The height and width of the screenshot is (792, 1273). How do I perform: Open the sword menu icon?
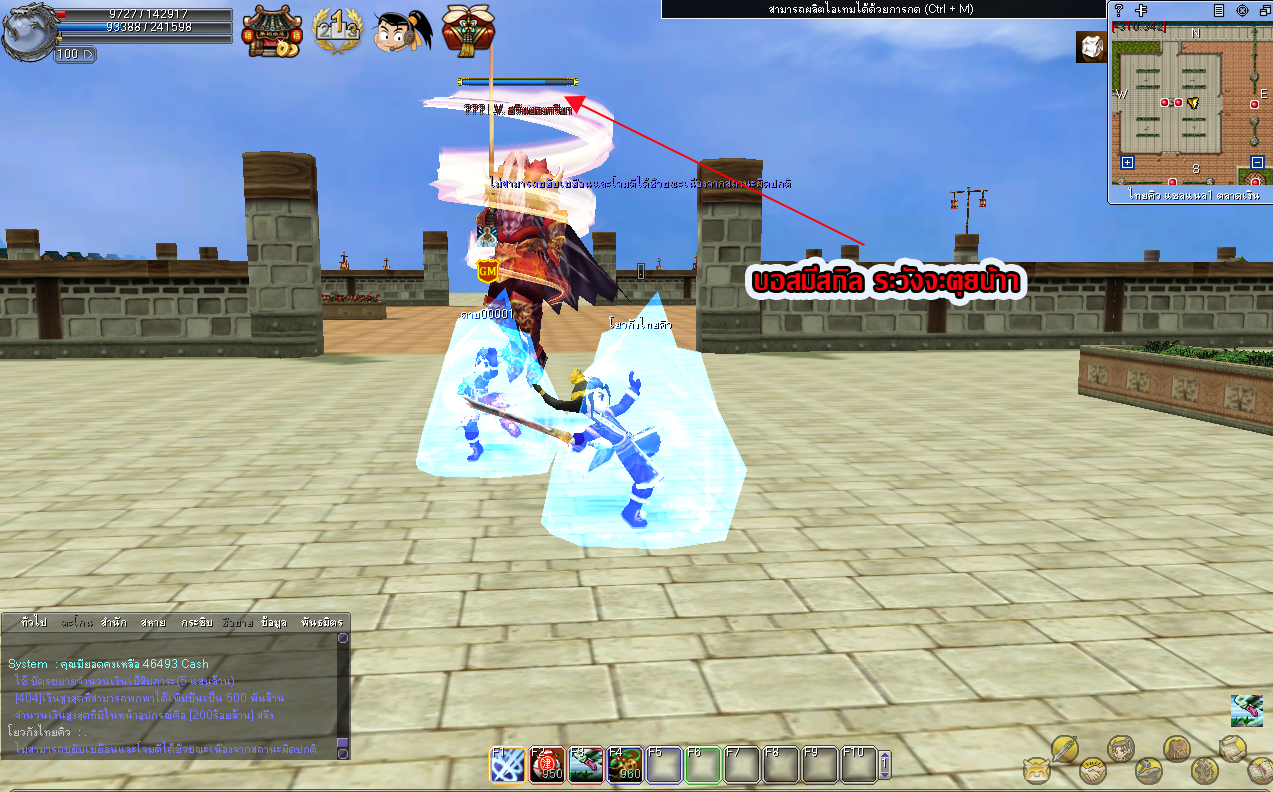point(1065,748)
